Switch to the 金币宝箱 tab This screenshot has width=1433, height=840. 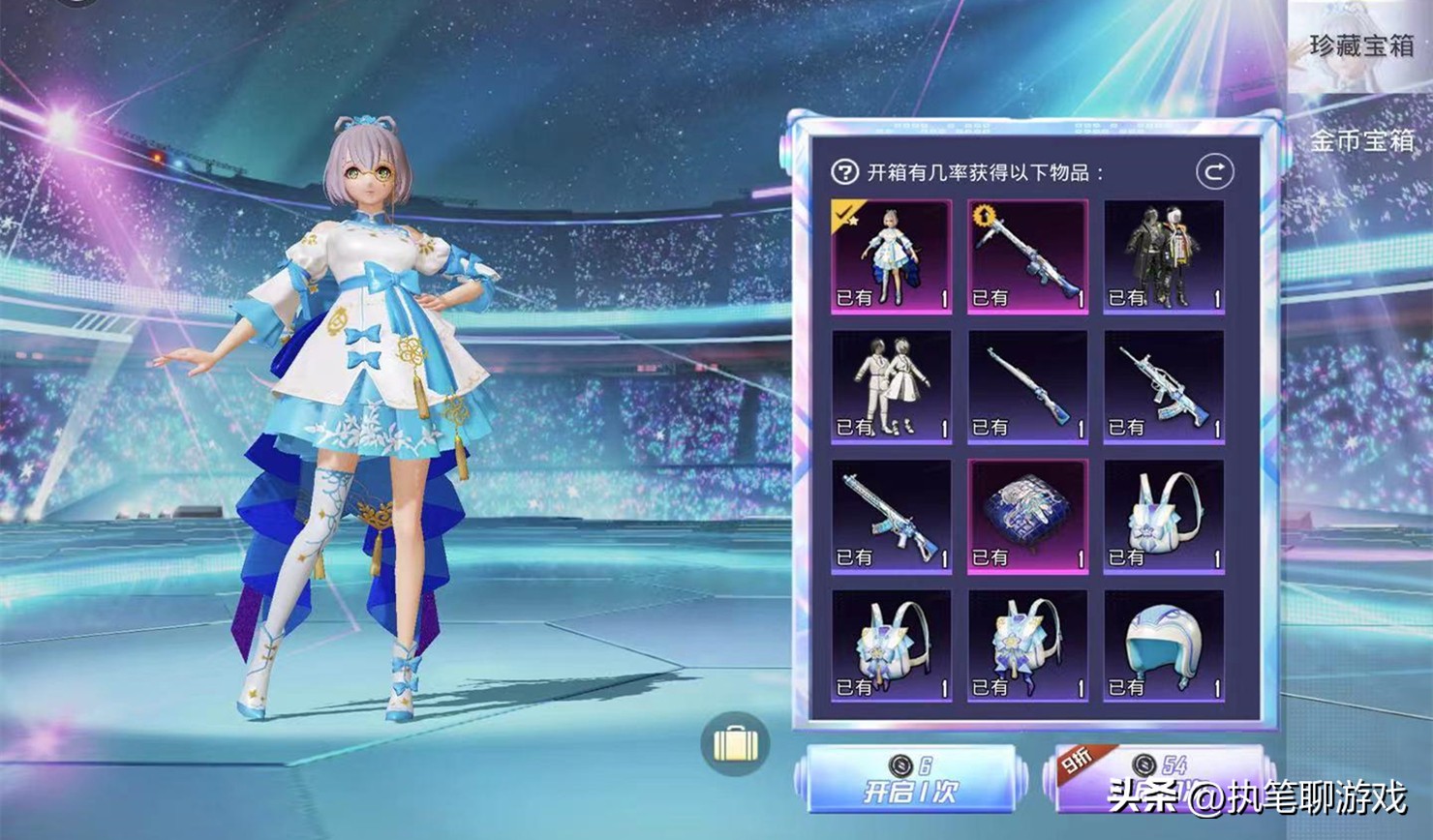(x=1359, y=141)
